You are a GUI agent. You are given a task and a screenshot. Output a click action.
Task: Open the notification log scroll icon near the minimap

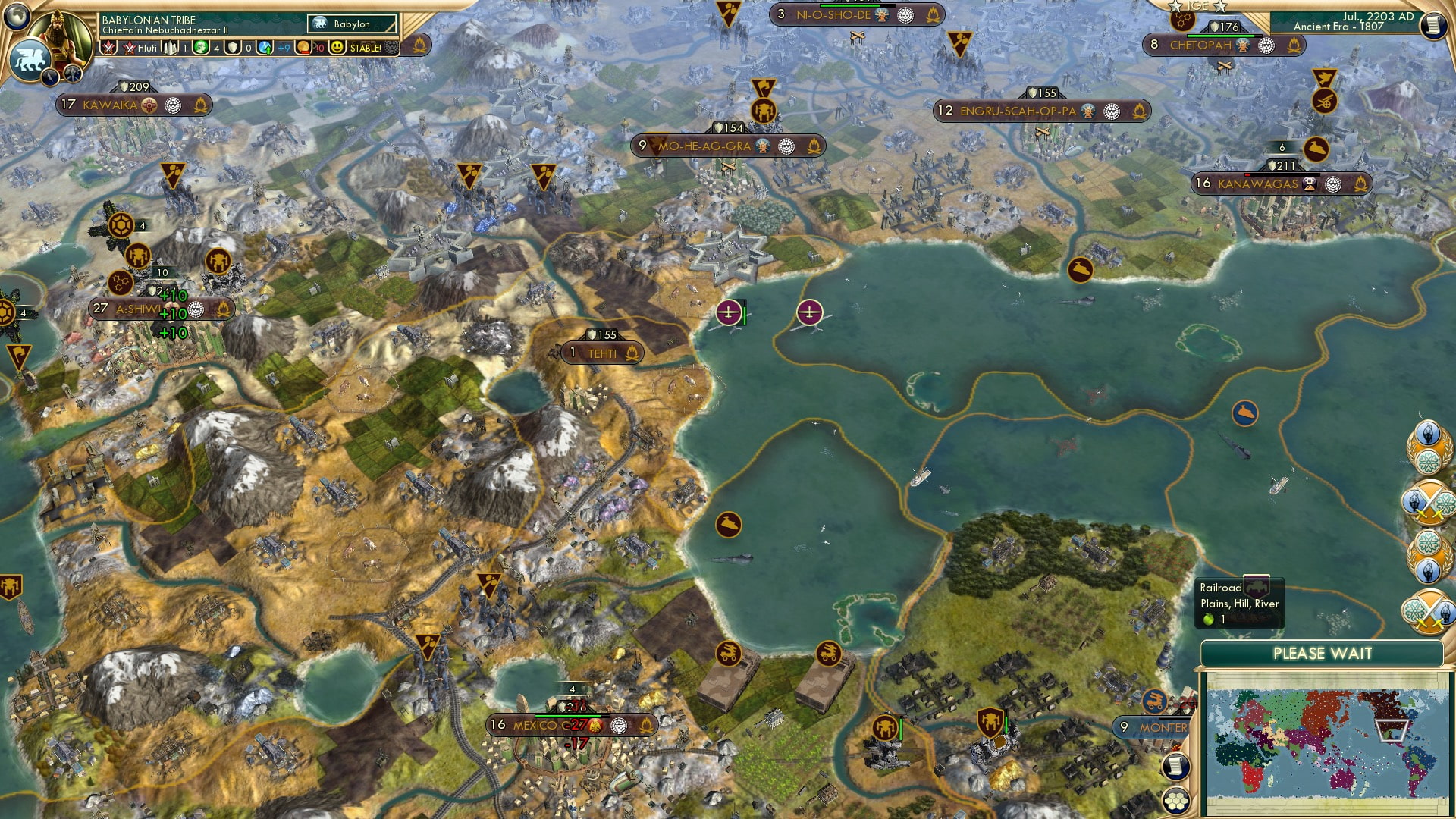point(1175,766)
